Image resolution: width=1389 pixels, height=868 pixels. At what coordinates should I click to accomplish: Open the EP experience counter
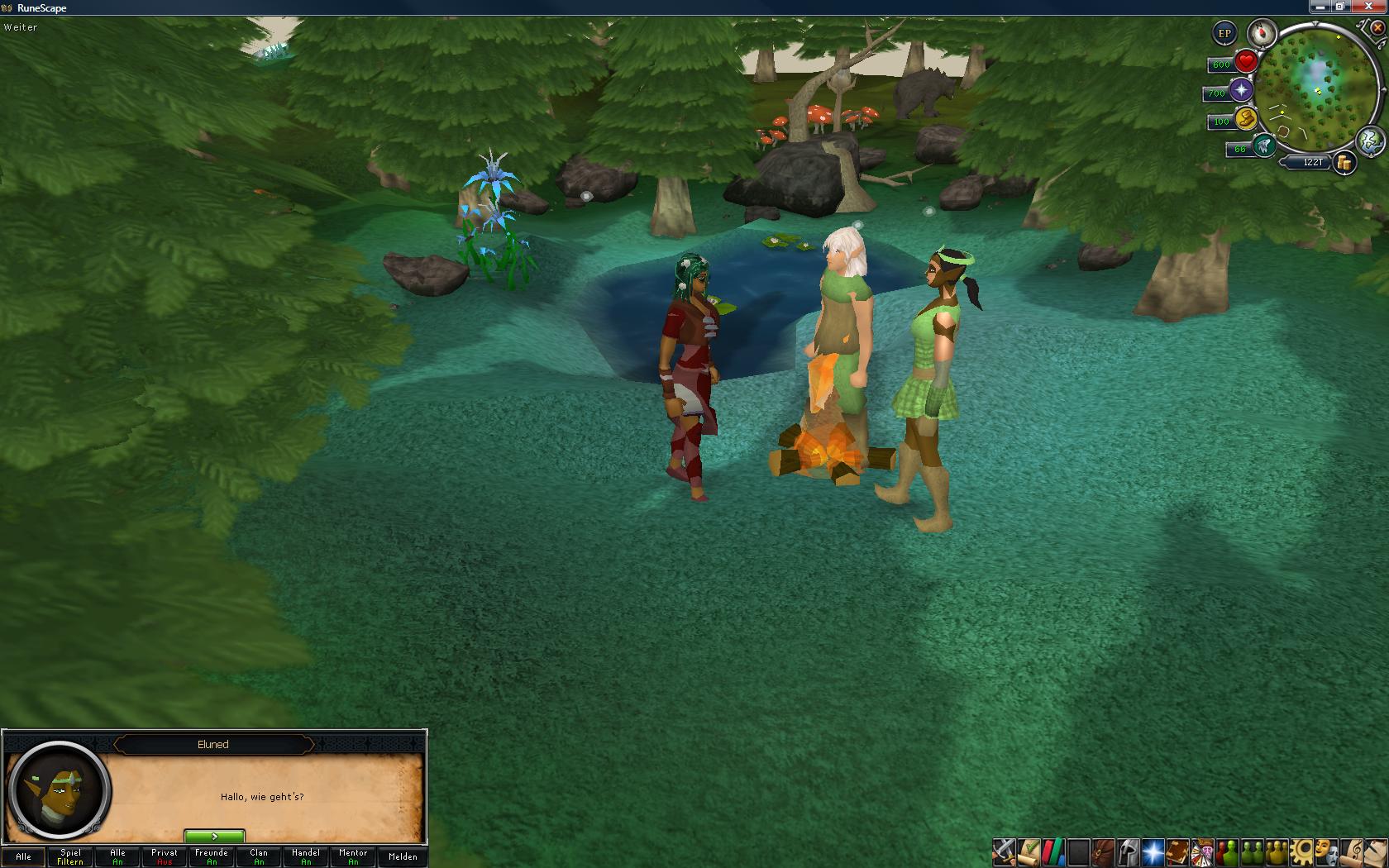[1224, 34]
